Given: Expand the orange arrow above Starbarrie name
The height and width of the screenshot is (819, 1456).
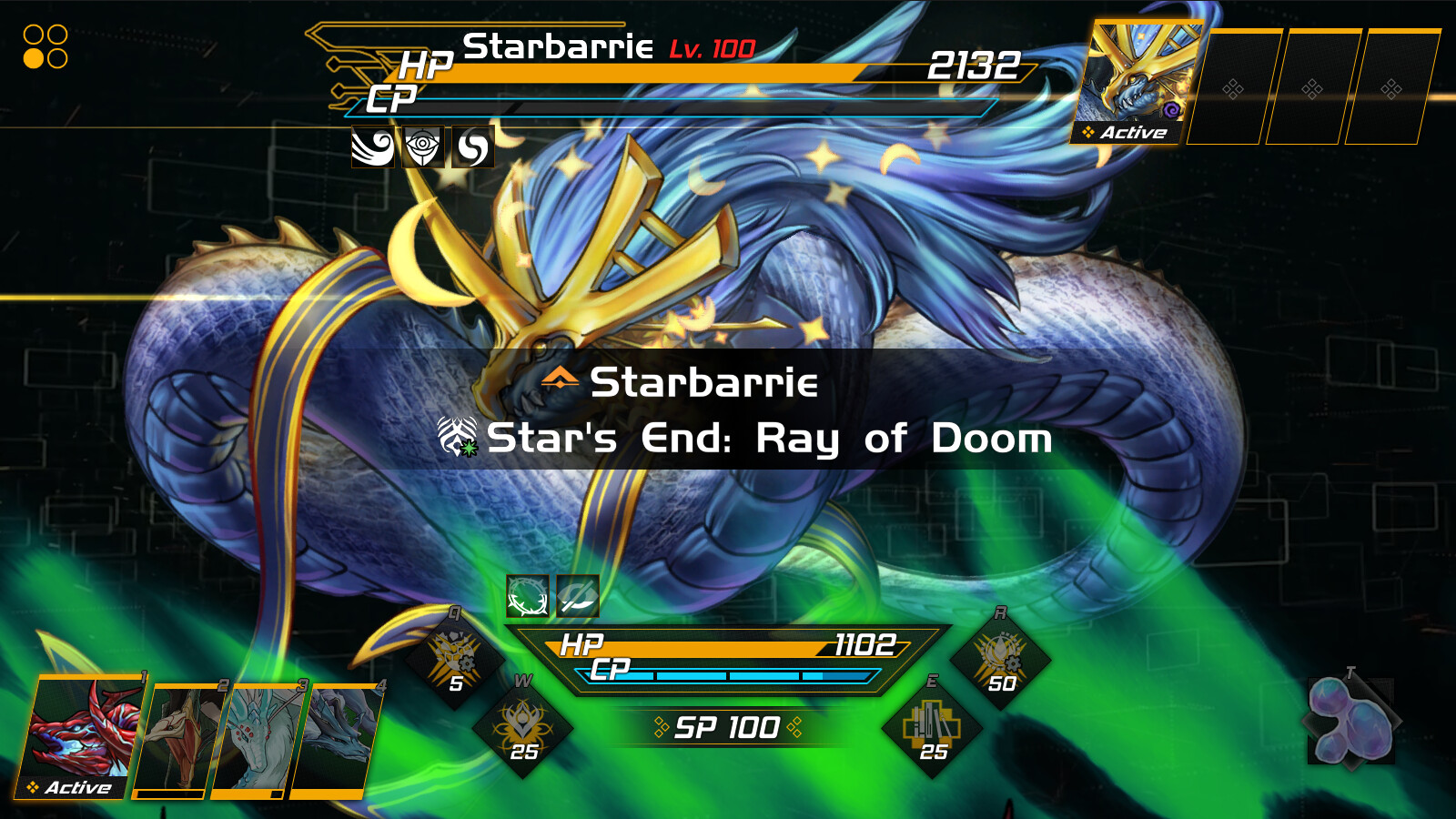Looking at the screenshot, I should (x=561, y=378).
